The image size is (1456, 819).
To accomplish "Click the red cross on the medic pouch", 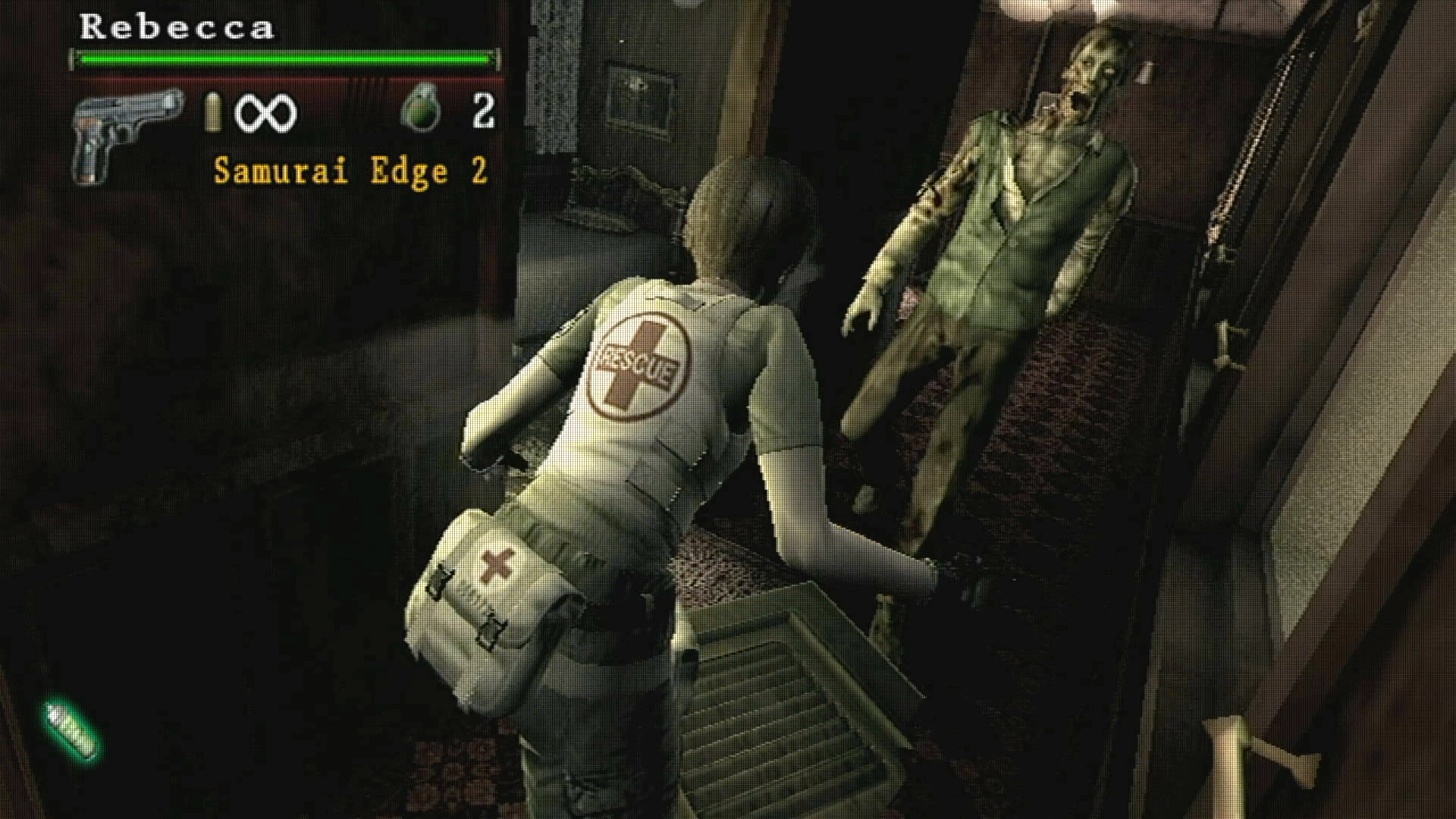I will click(497, 566).
